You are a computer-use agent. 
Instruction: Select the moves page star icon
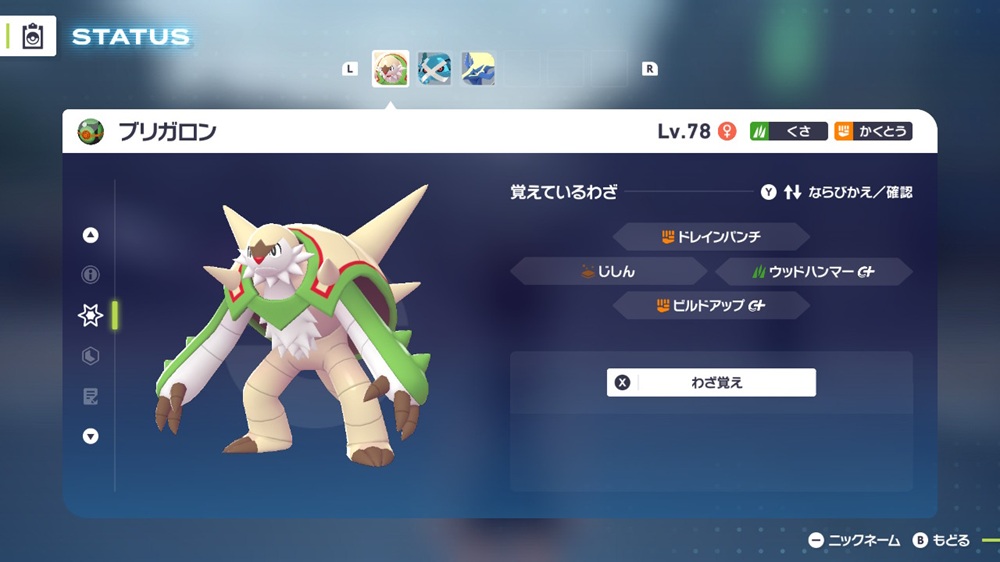[91, 315]
